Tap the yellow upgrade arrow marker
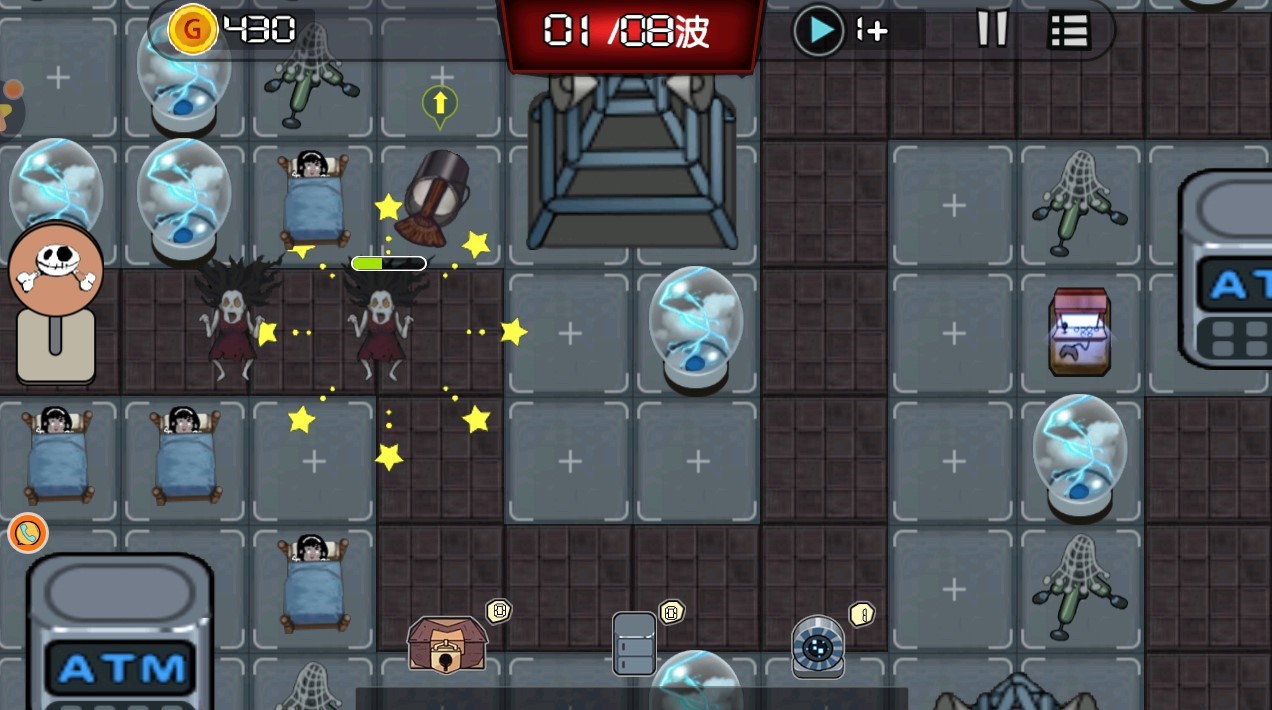 pos(439,104)
